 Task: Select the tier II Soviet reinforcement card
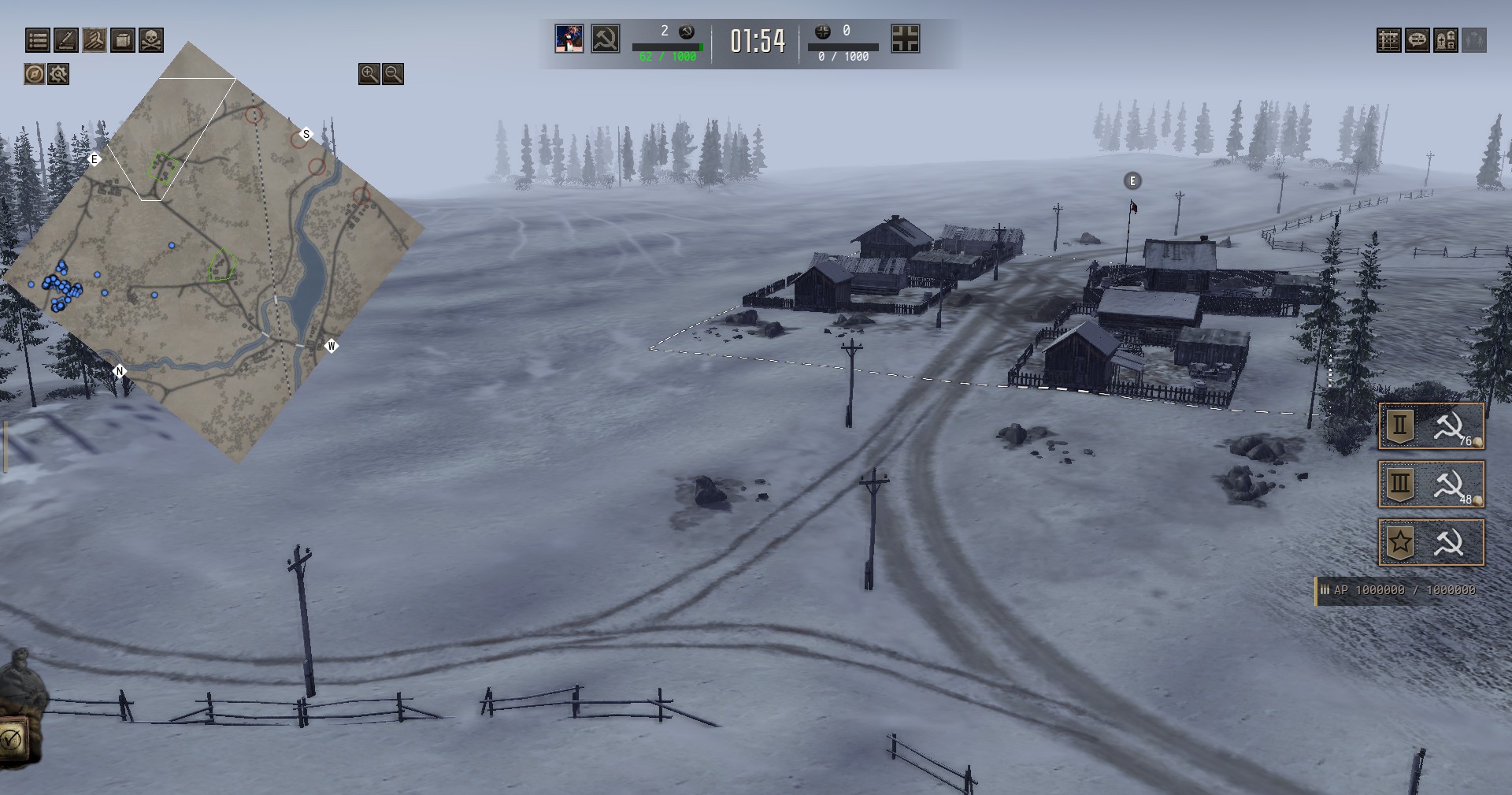coord(1431,426)
